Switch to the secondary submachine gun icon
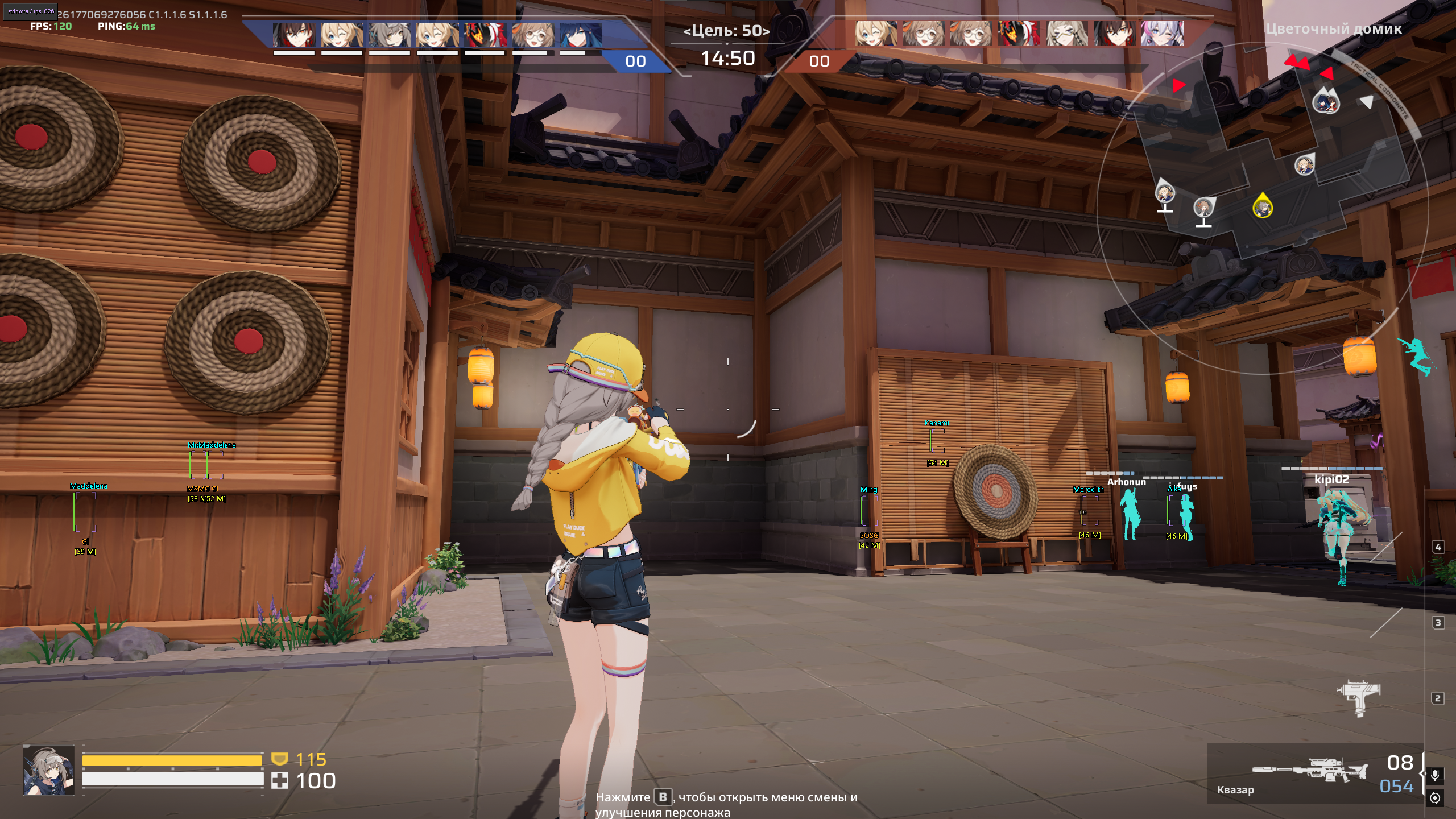This screenshot has height=819, width=1456. click(1358, 697)
